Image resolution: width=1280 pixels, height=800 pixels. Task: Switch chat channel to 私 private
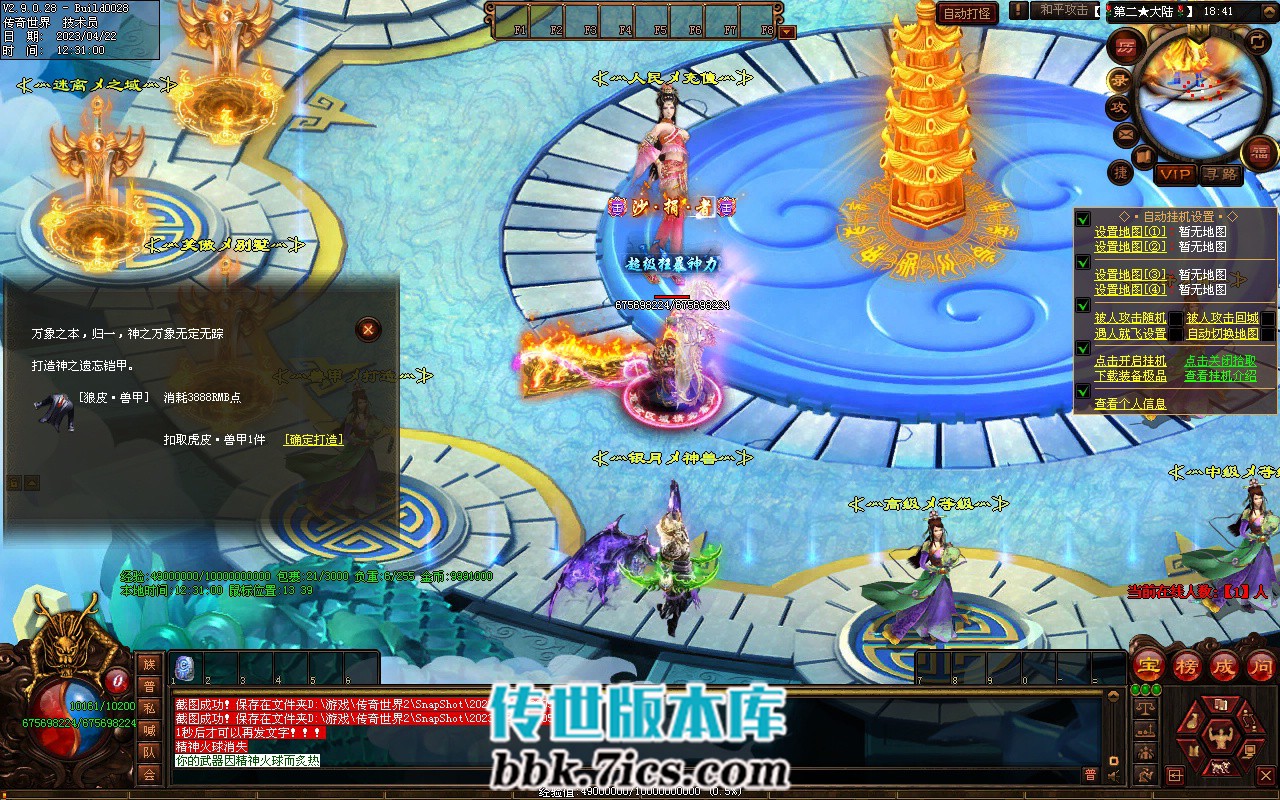click(x=149, y=708)
